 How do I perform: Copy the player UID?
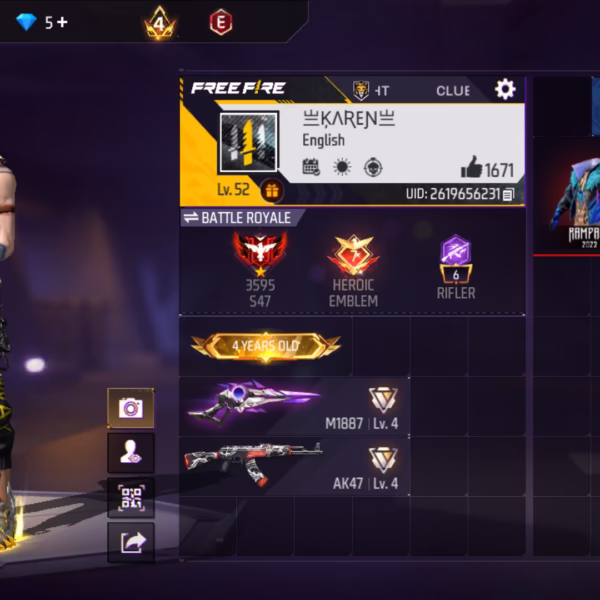pyautogui.click(x=509, y=194)
